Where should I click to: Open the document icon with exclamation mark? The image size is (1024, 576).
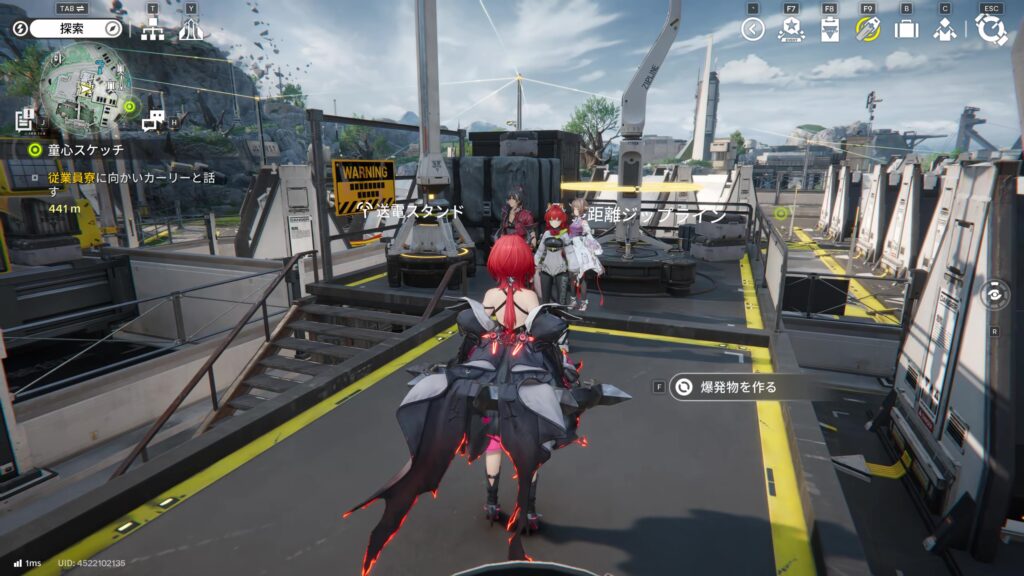coord(26,121)
